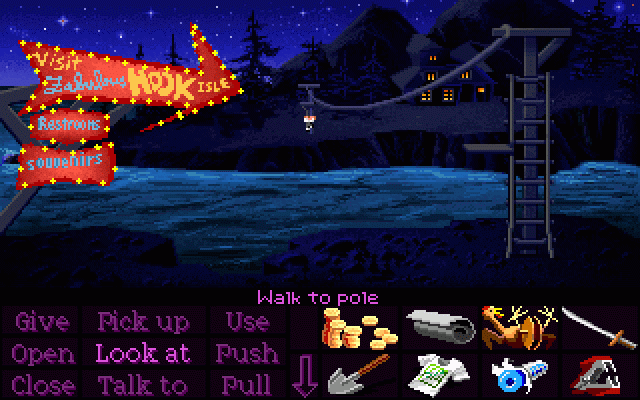640x400 pixels.
Task: Choose the Talk to verb
Action: 143,384
